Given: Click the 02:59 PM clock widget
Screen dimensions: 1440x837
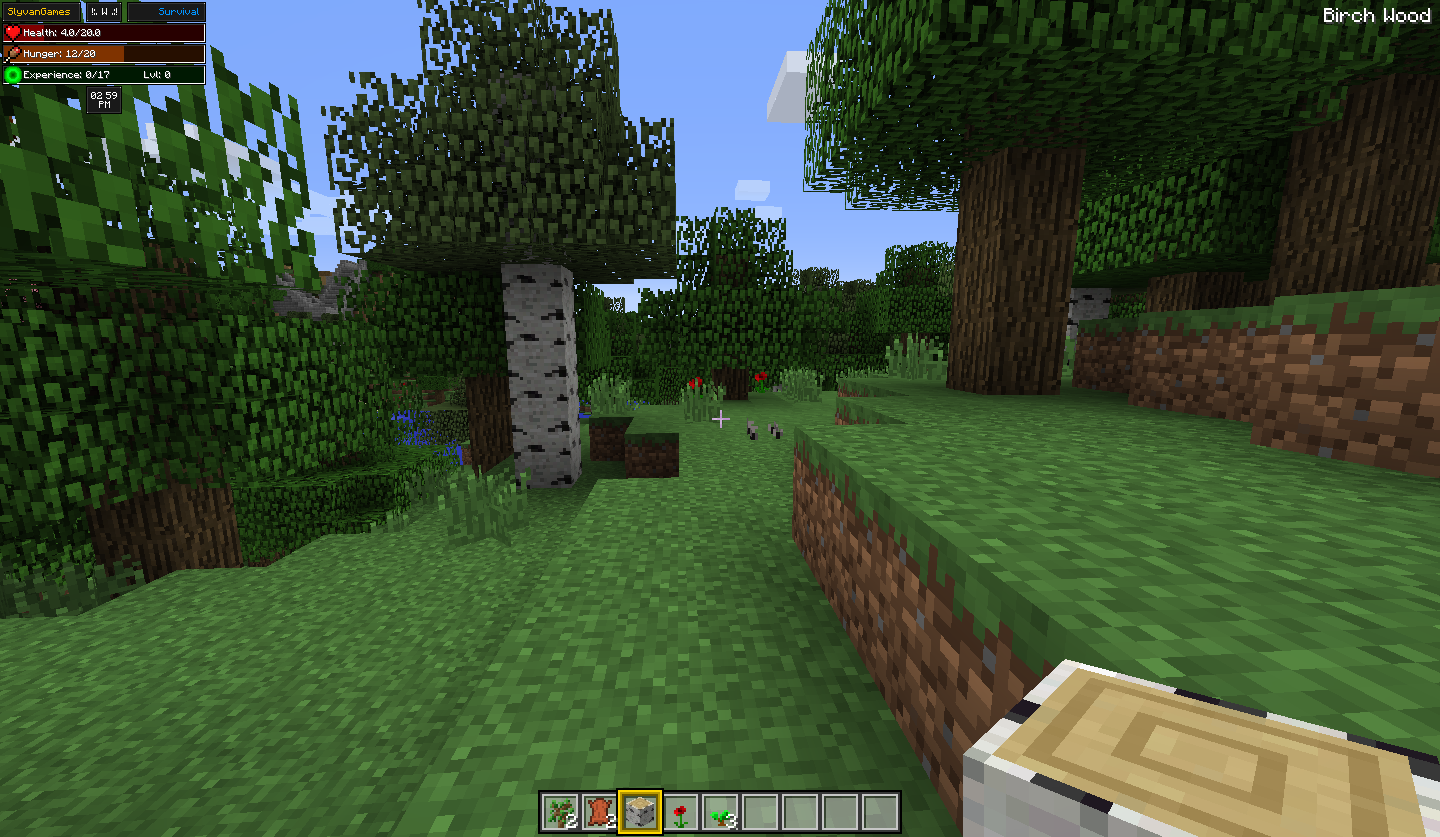Looking at the screenshot, I should (104, 98).
